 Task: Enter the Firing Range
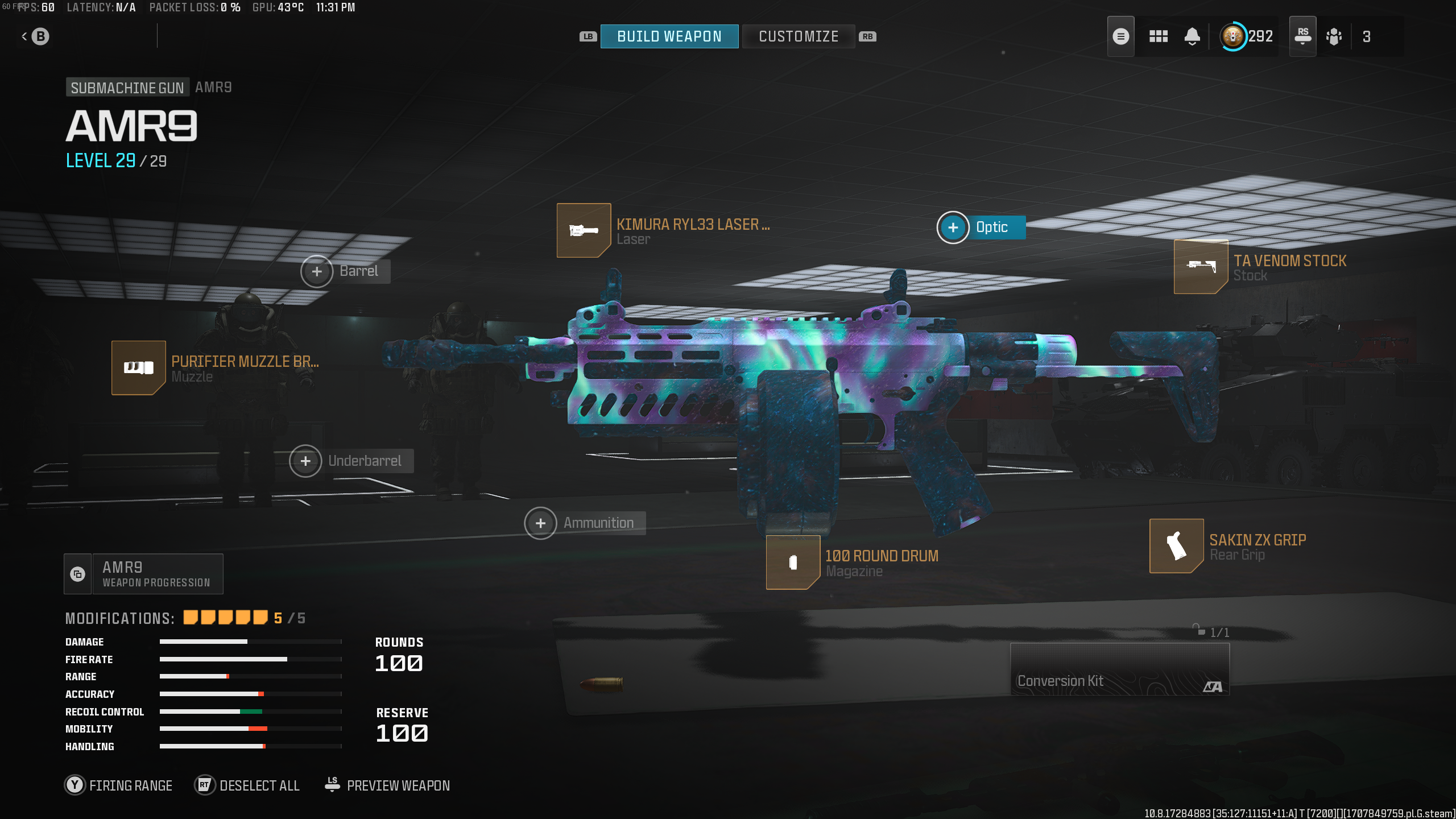[118, 785]
